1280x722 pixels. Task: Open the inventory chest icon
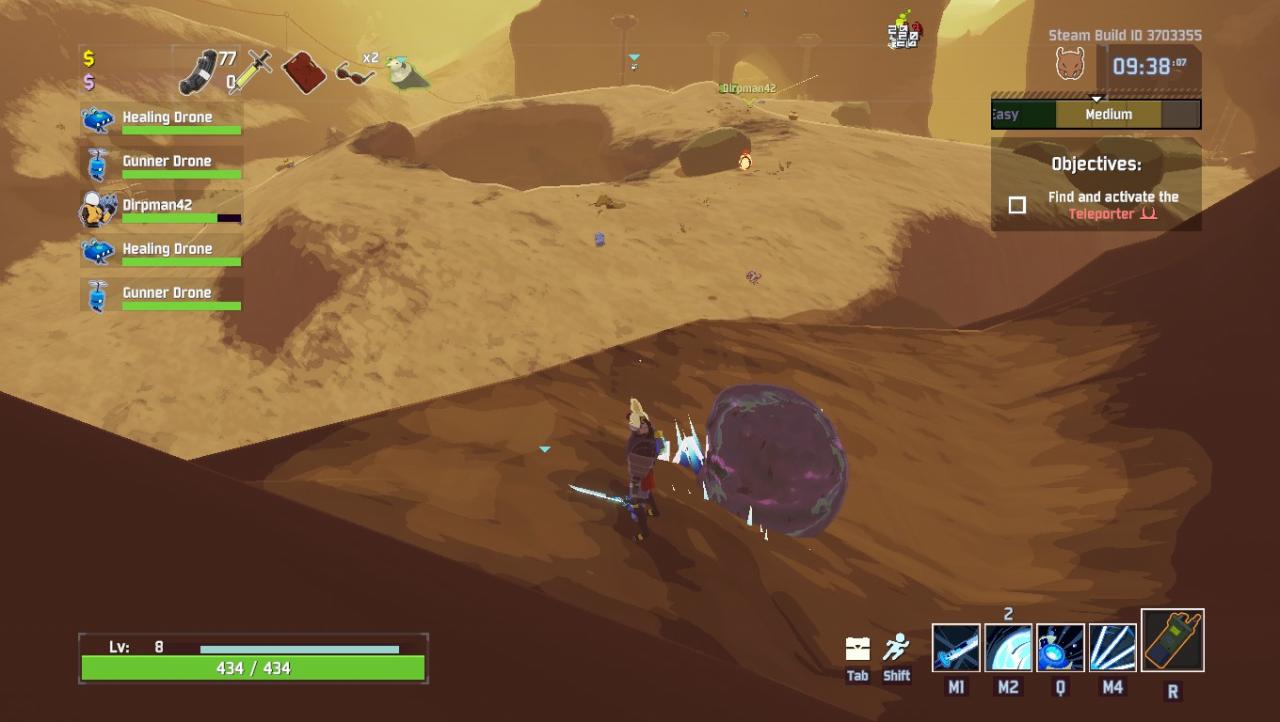(857, 648)
